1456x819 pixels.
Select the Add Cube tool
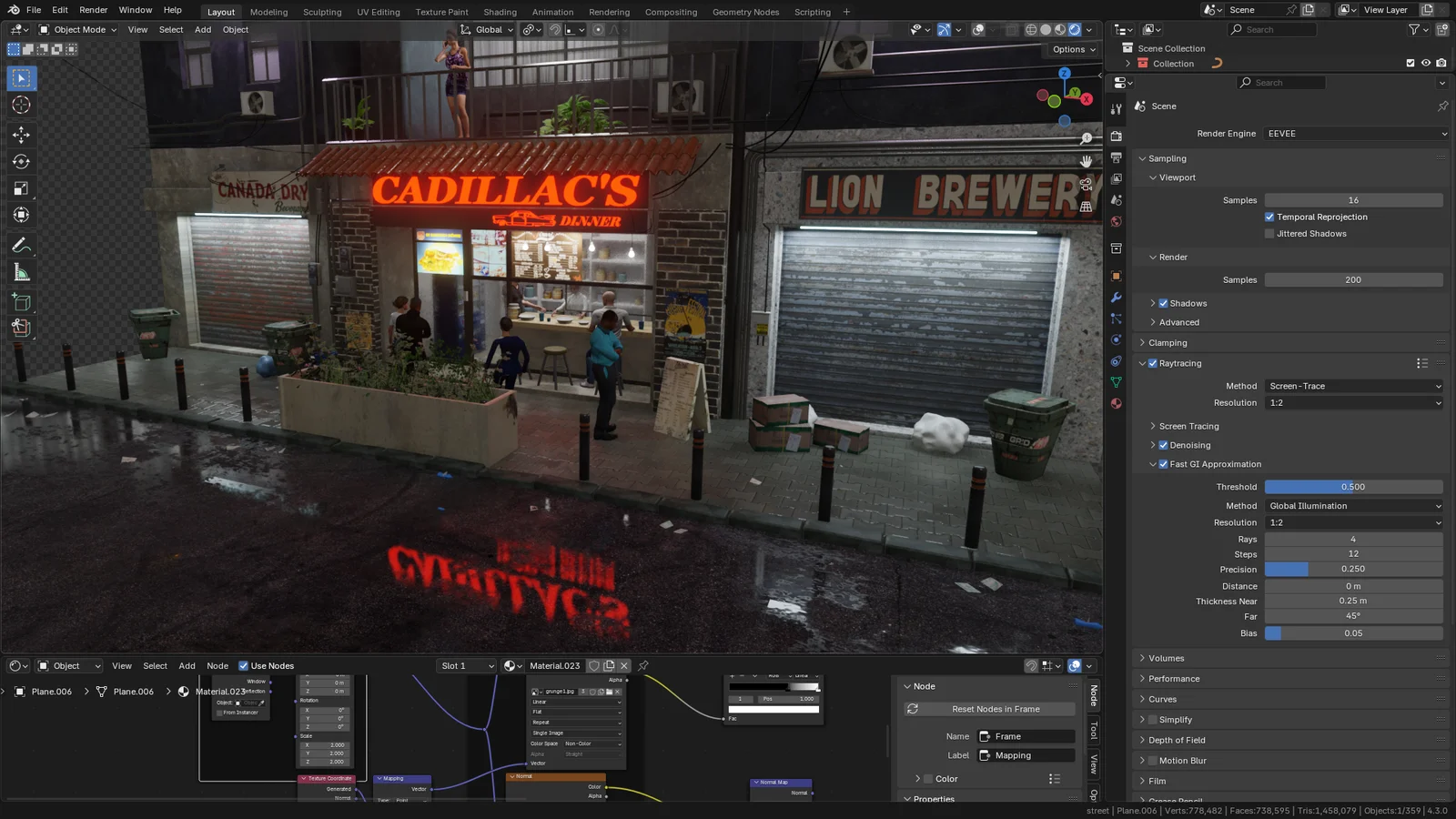pos(21,301)
